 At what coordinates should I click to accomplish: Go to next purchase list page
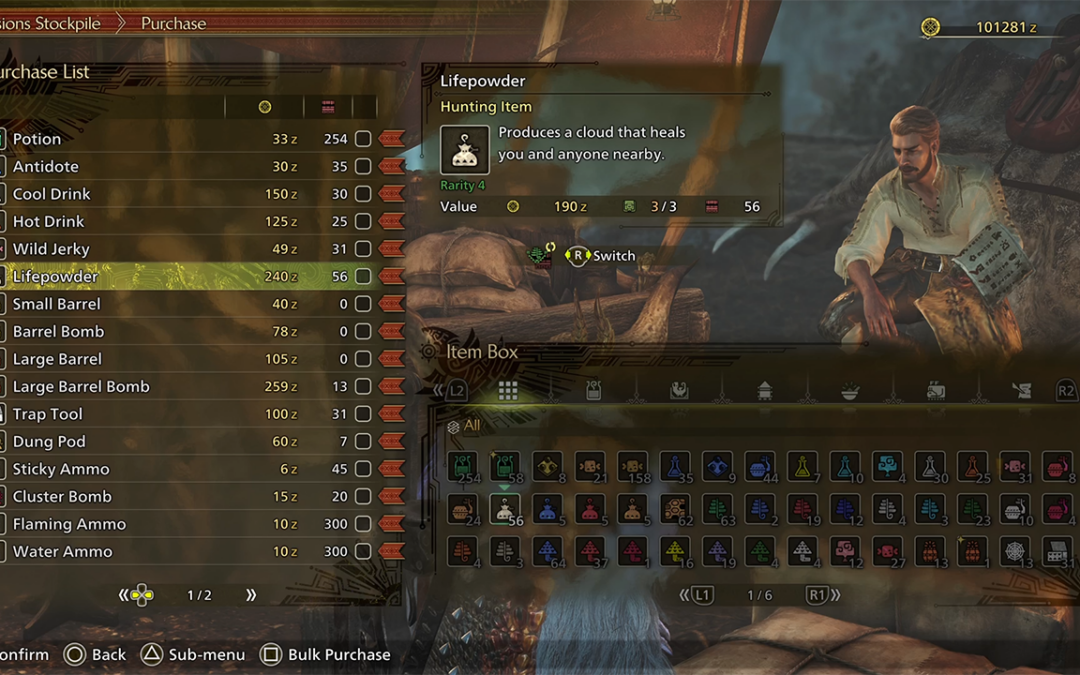(251, 595)
